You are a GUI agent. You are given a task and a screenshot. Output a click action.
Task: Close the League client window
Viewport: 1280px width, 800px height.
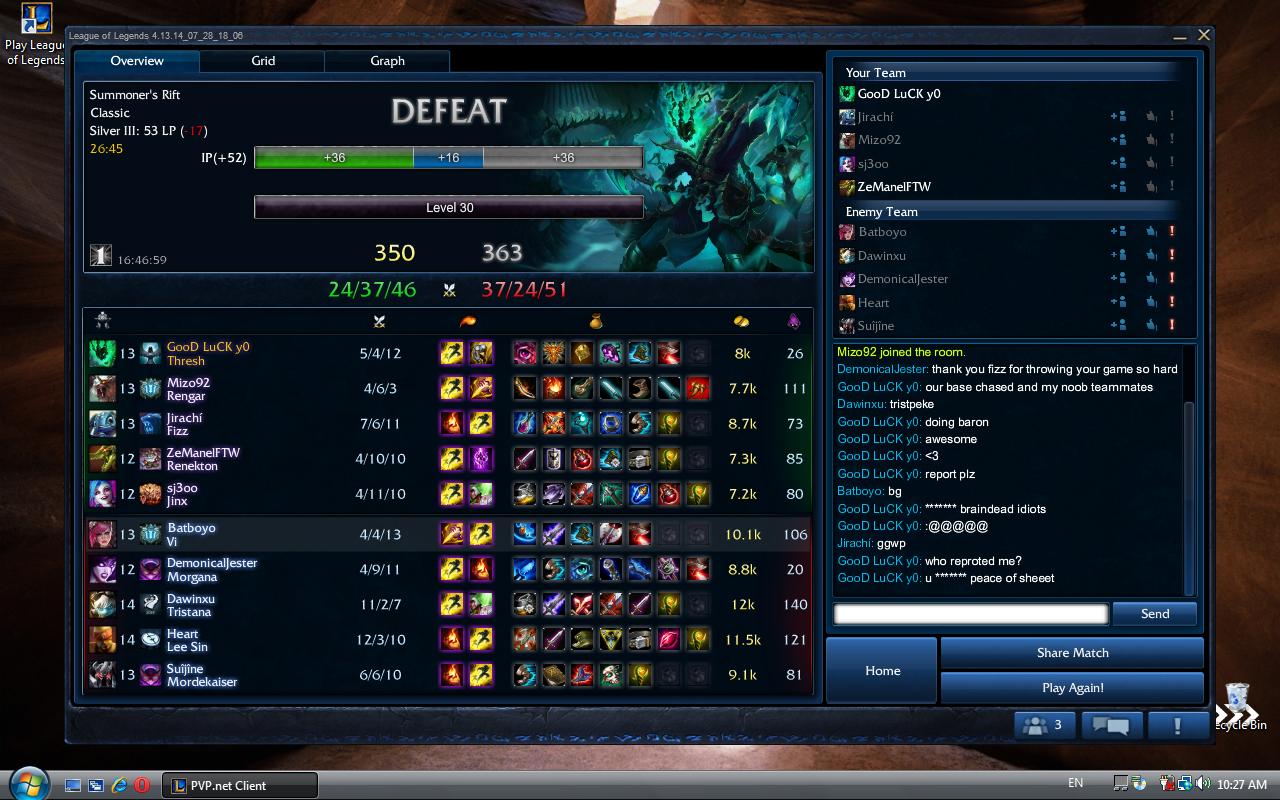[x=1204, y=35]
